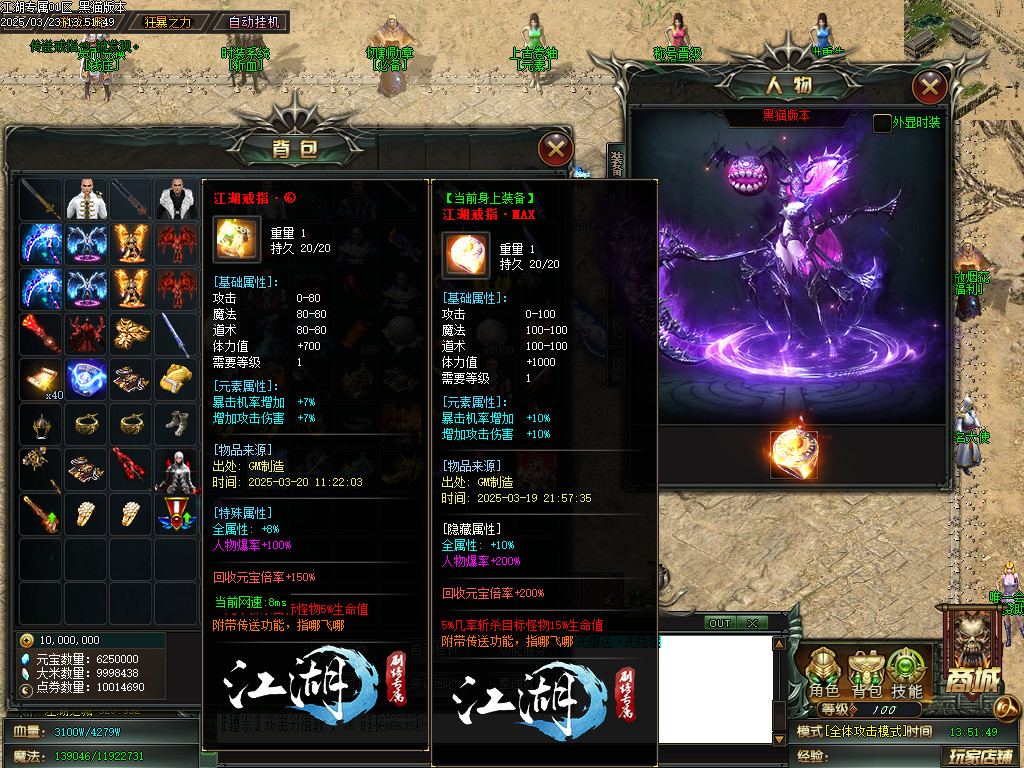
Task: Activate 自动挂机 auto-battle
Action: [255, 21]
